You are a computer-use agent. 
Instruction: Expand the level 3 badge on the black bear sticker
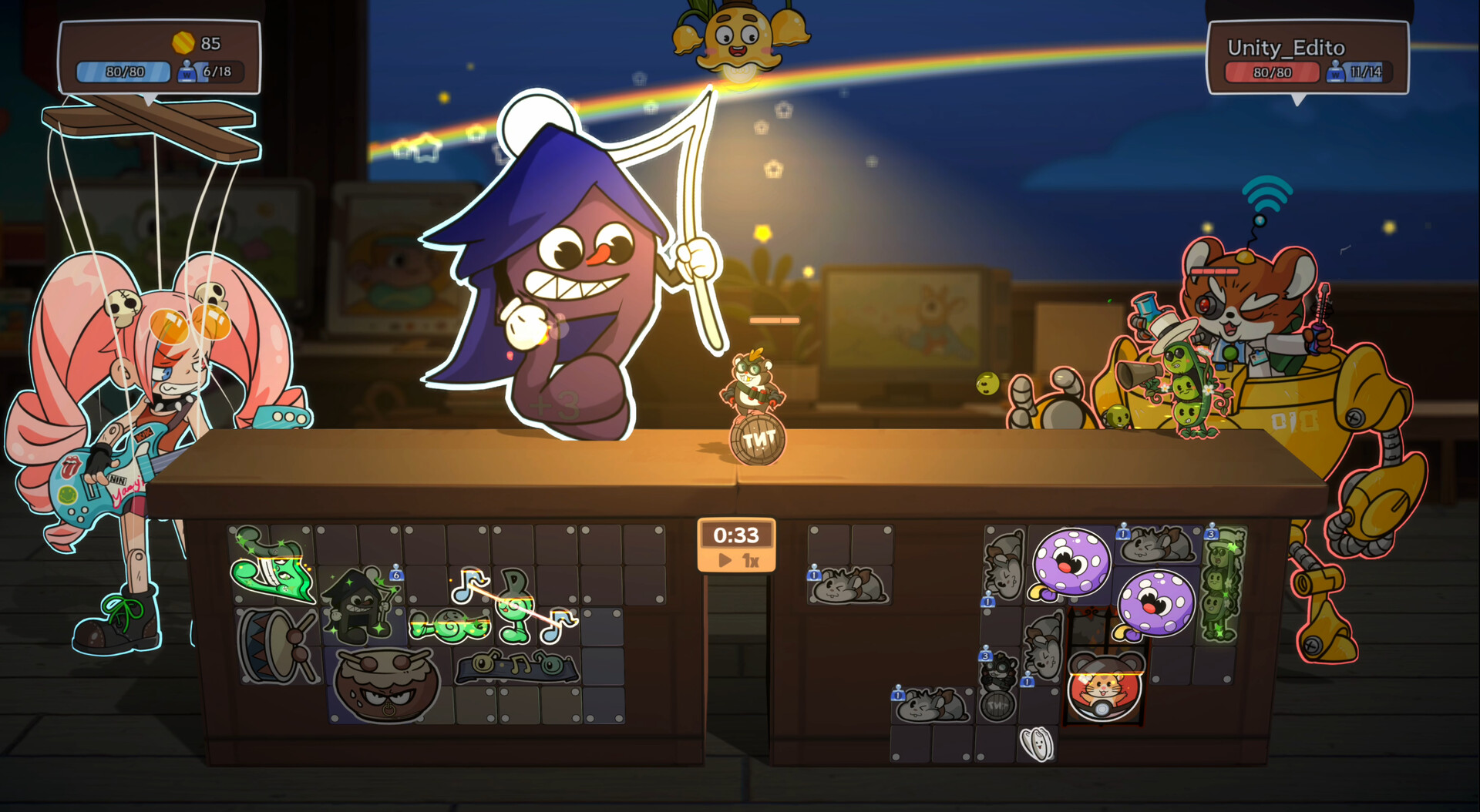click(984, 656)
